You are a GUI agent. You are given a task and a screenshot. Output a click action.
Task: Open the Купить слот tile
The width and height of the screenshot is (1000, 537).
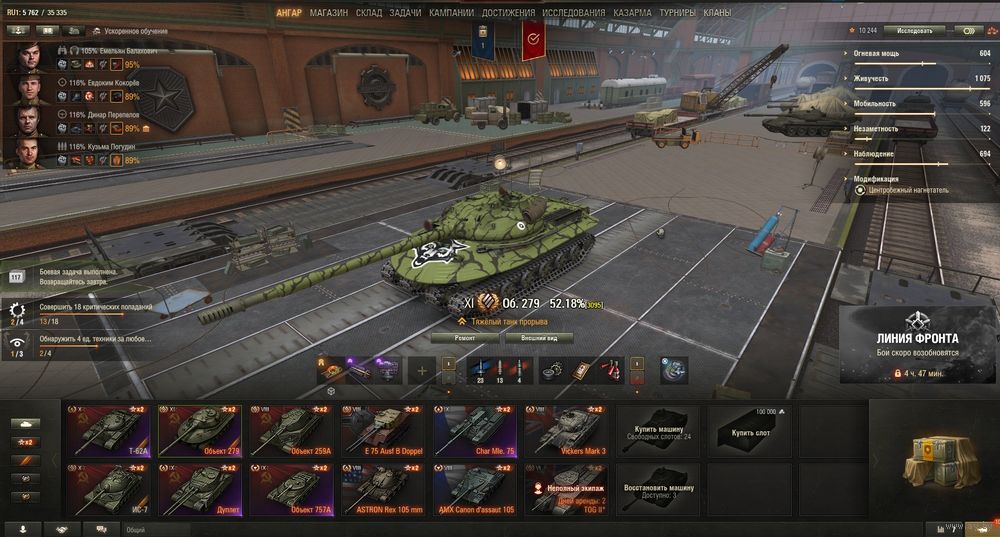coord(748,431)
